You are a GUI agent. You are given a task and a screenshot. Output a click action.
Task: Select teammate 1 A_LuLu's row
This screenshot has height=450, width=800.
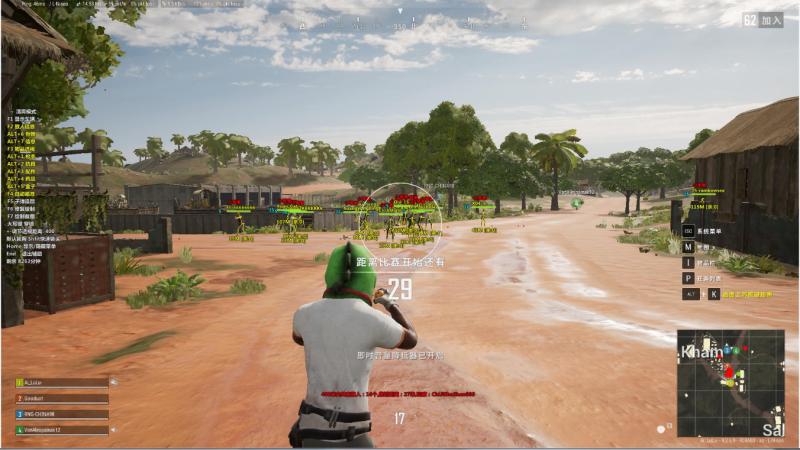coord(62,382)
